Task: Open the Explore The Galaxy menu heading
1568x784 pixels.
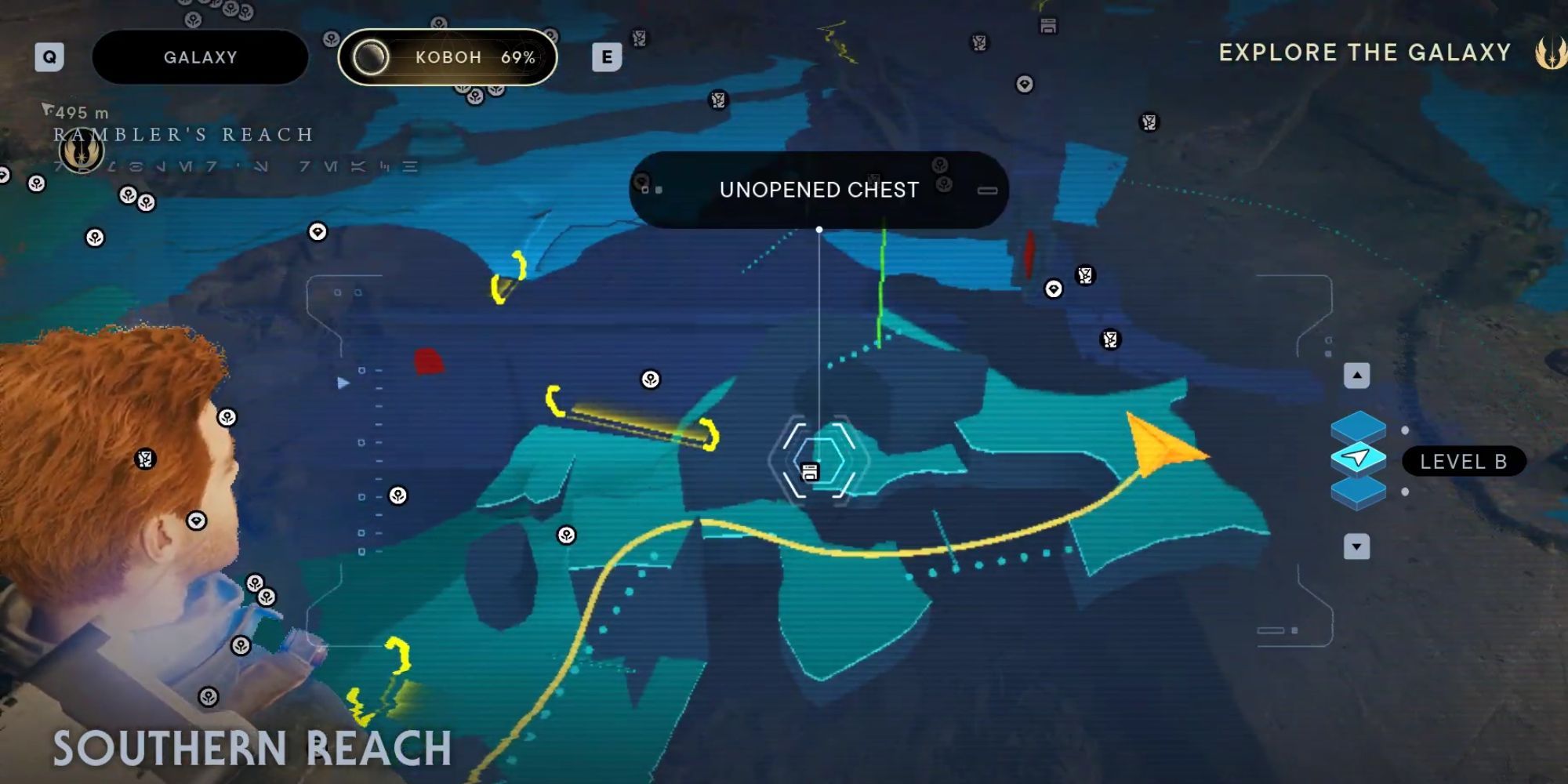Action: click(x=1364, y=53)
